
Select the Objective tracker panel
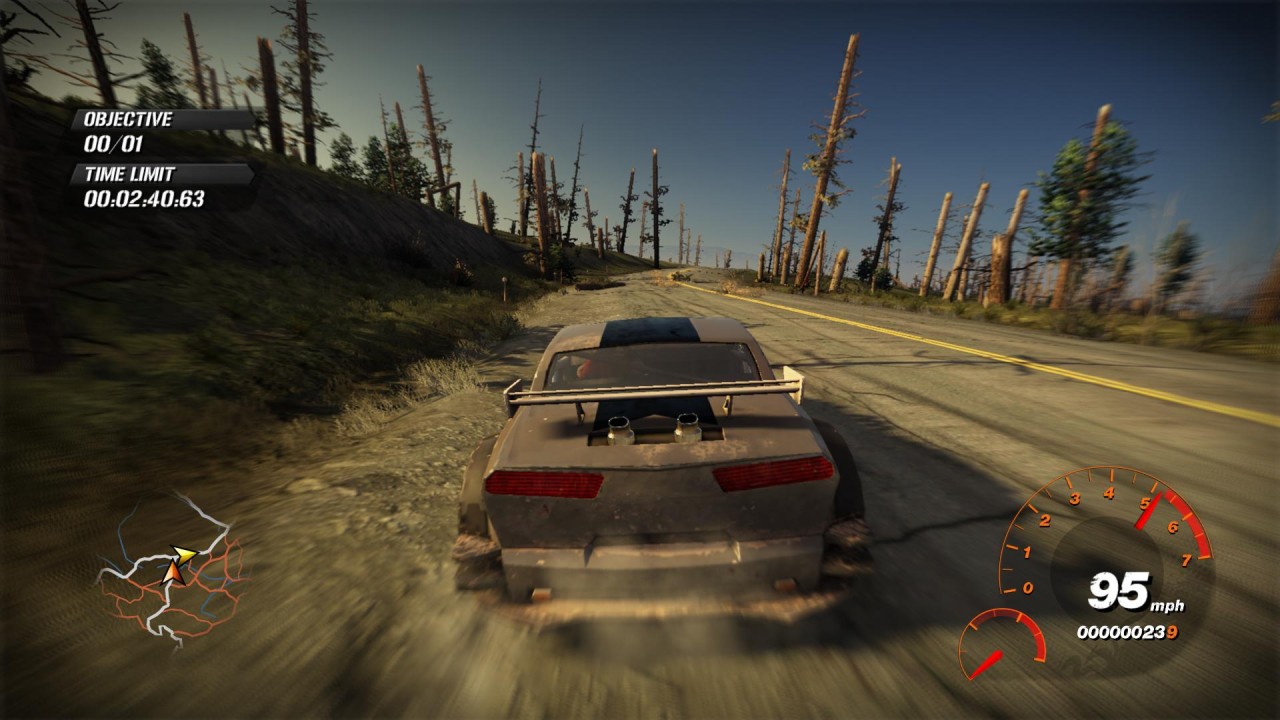pyautogui.click(x=160, y=131)
